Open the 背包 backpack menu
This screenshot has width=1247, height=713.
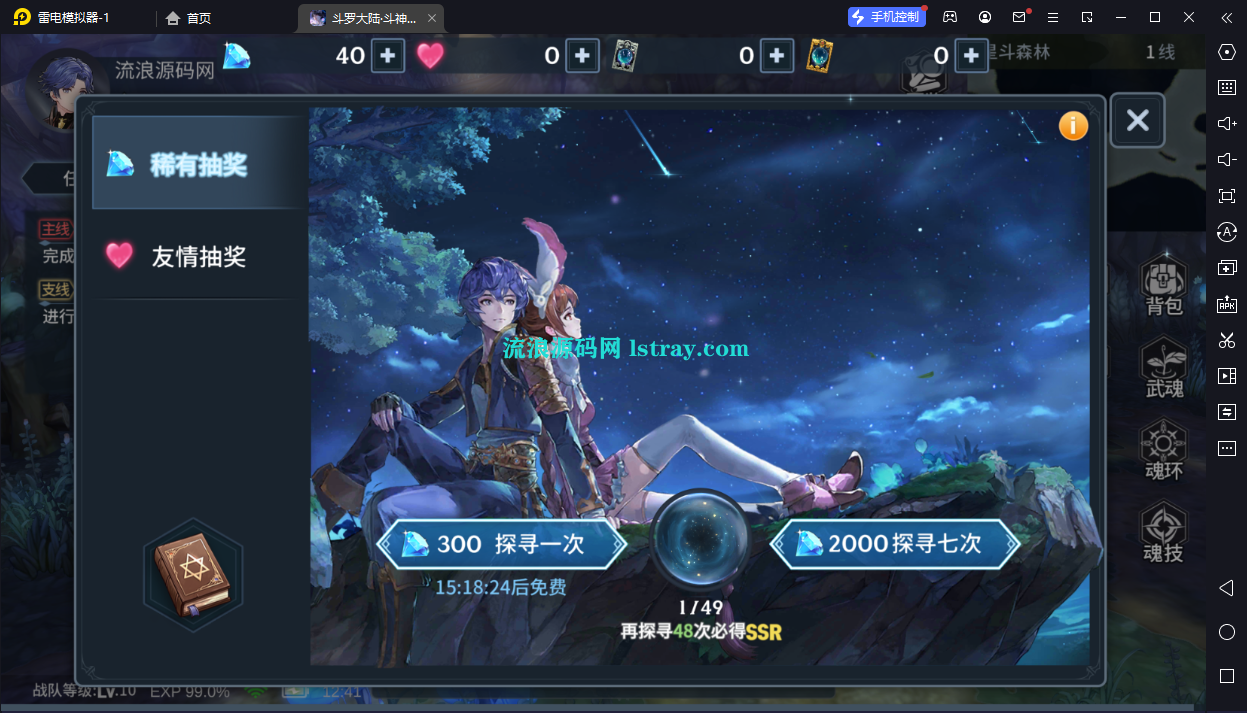click(x=1164, y=287)
